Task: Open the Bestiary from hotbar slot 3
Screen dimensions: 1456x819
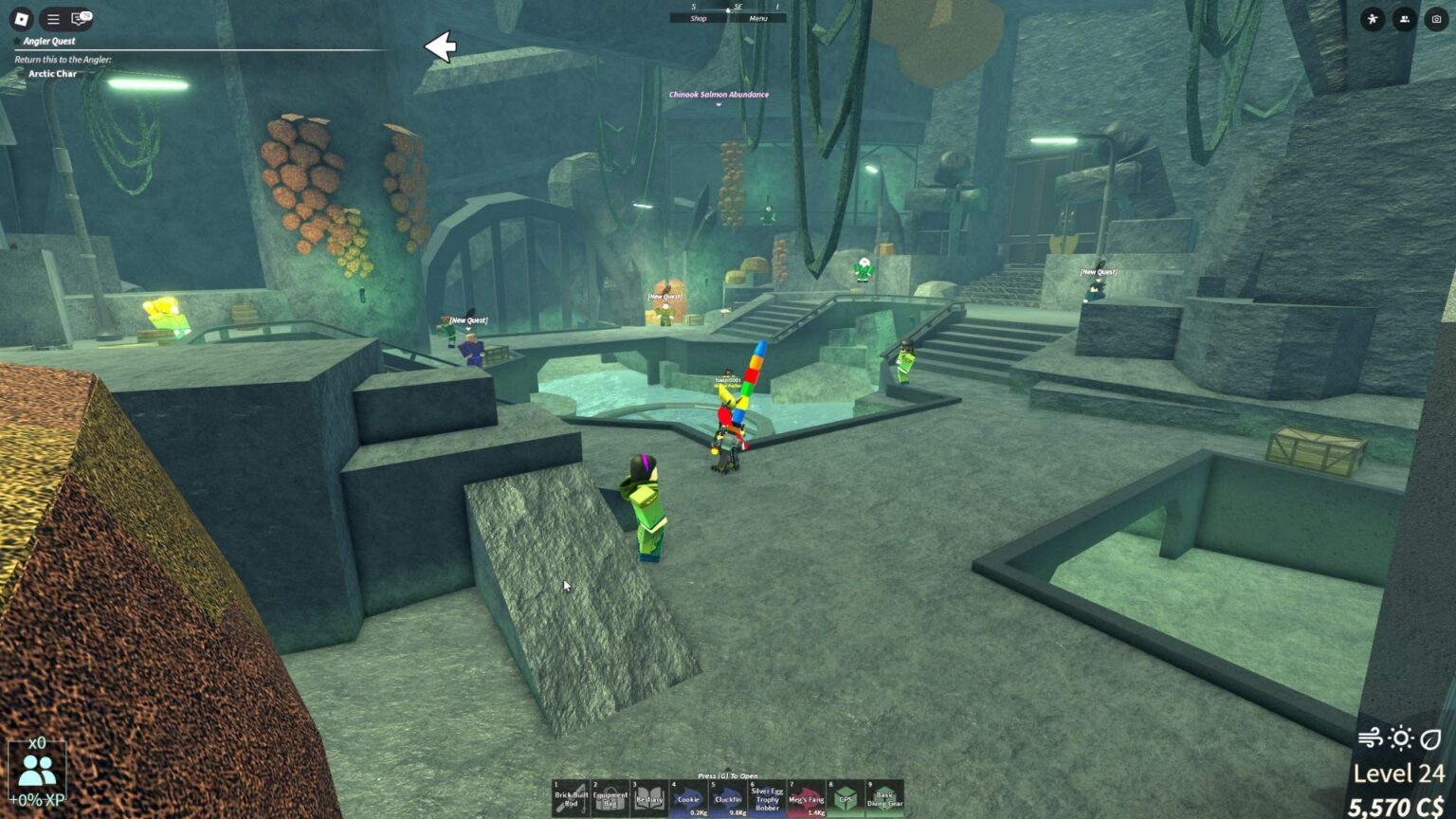Action: [x=649, y=799]
